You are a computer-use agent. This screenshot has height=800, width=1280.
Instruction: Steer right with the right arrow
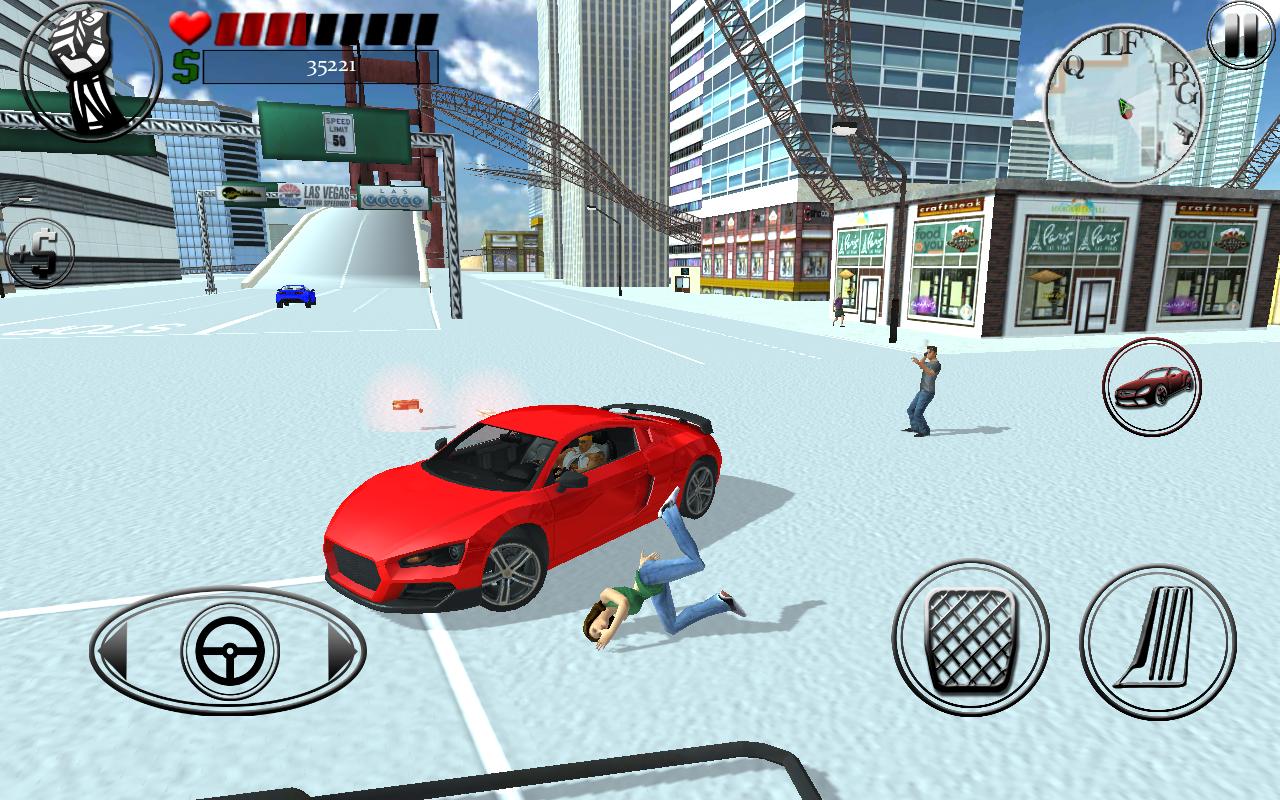(341, 652)
